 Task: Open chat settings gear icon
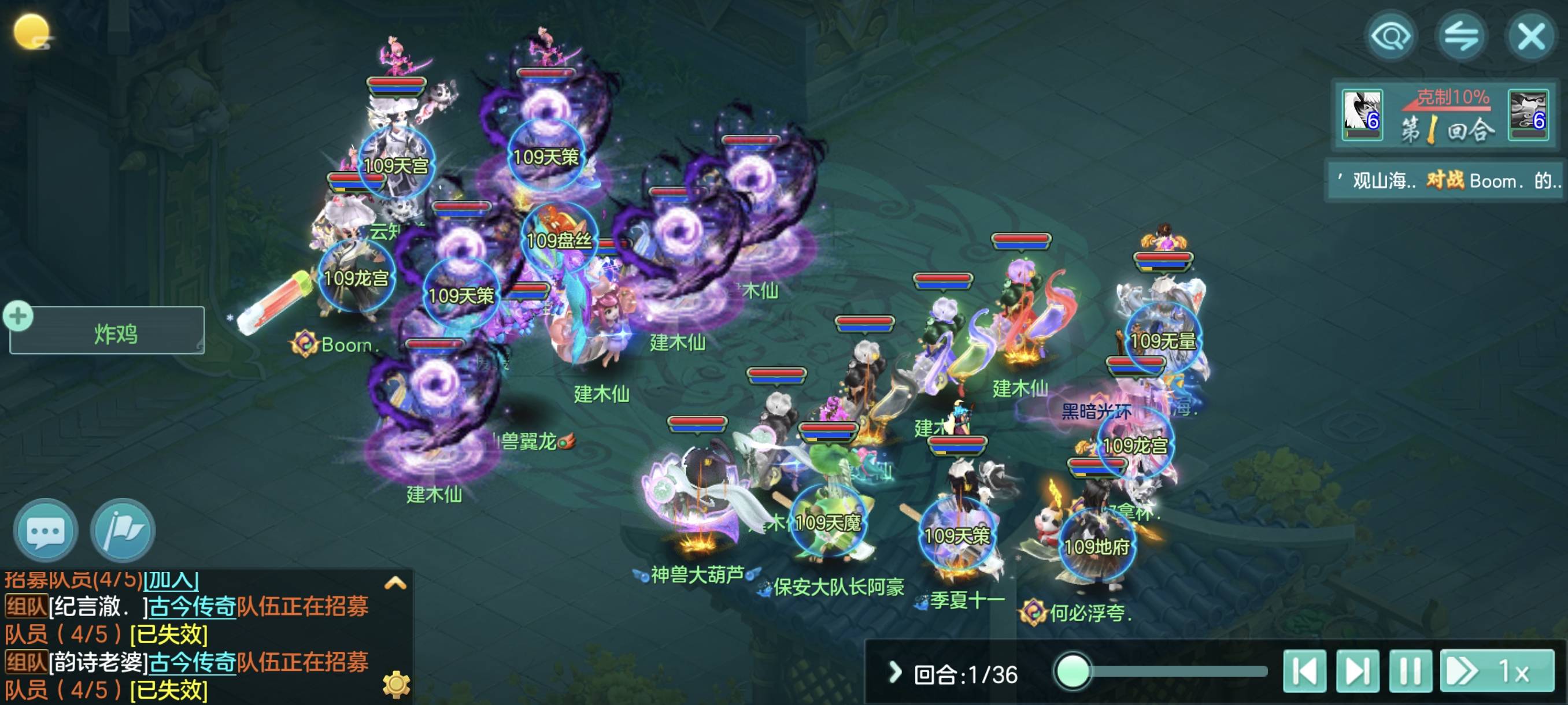pyautogui.click(x=396, y=684)
